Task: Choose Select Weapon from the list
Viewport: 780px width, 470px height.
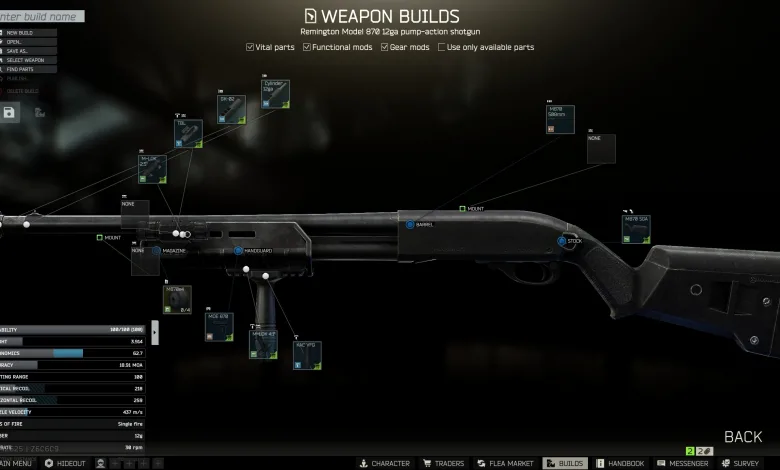Action: click(x=28, y=62)
